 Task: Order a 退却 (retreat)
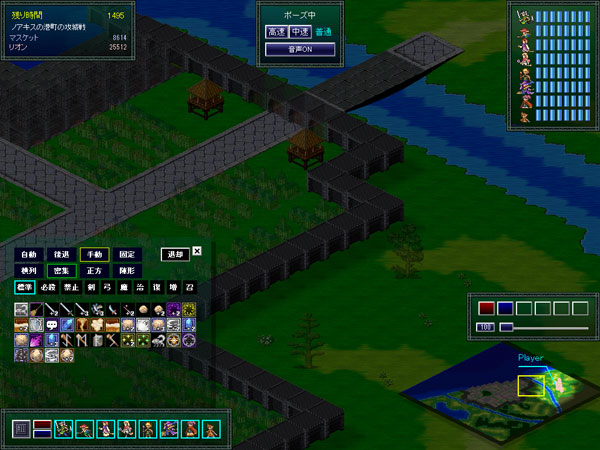click(x=175, y=255)
